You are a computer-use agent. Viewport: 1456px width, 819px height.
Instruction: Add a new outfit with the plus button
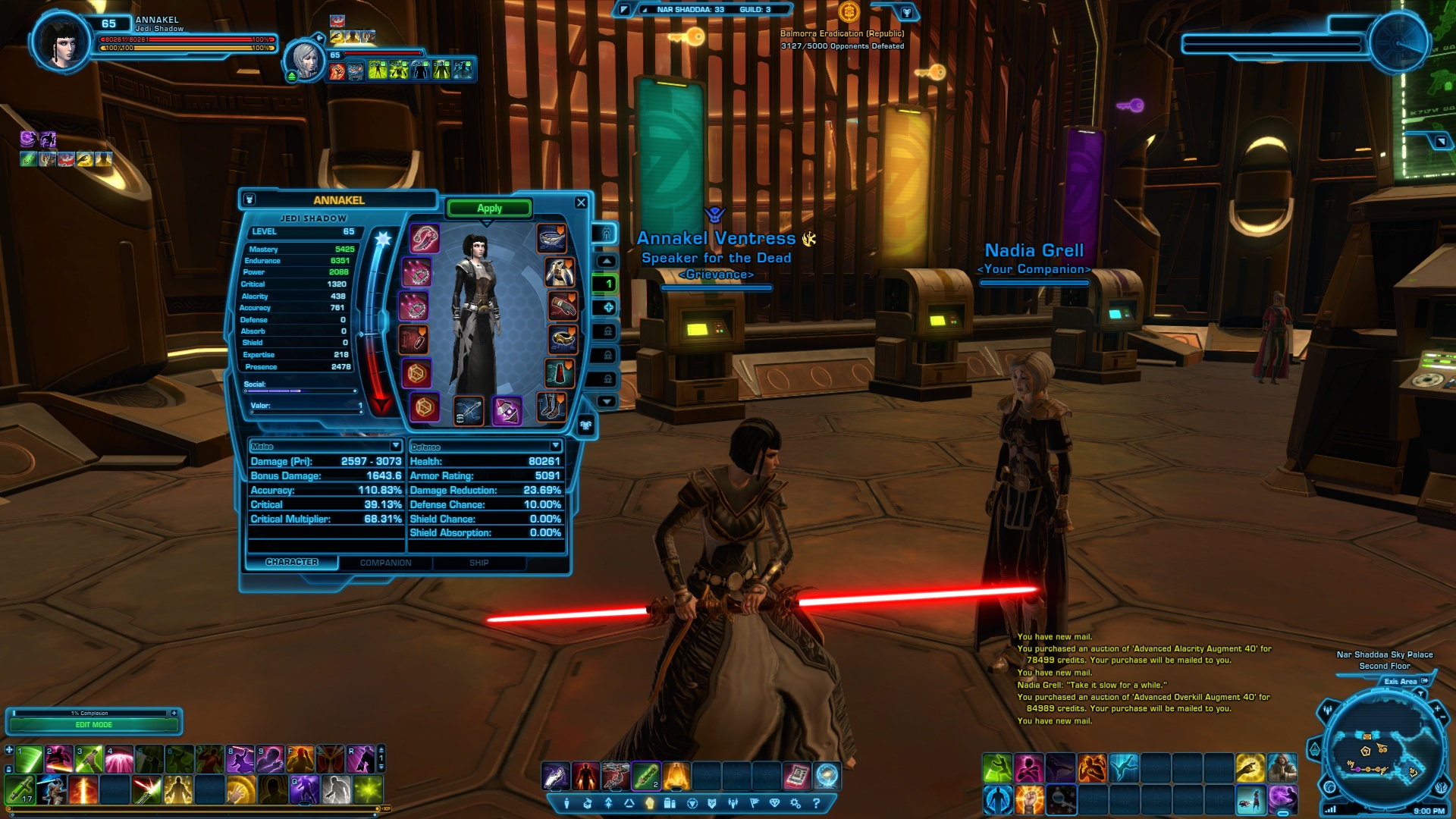point(607,307)
